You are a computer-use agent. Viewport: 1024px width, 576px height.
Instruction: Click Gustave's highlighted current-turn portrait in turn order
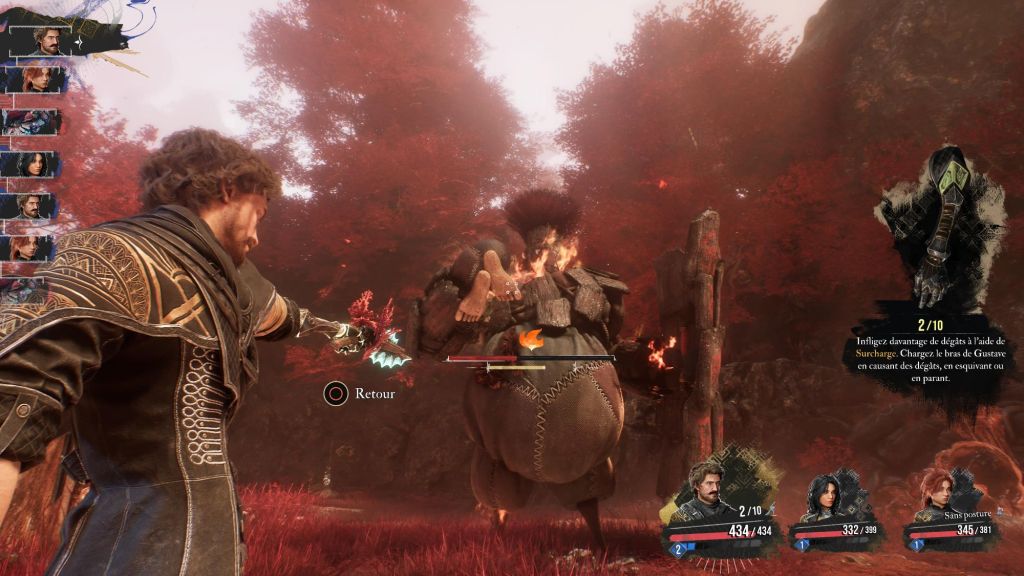click(x=49, y=41)
